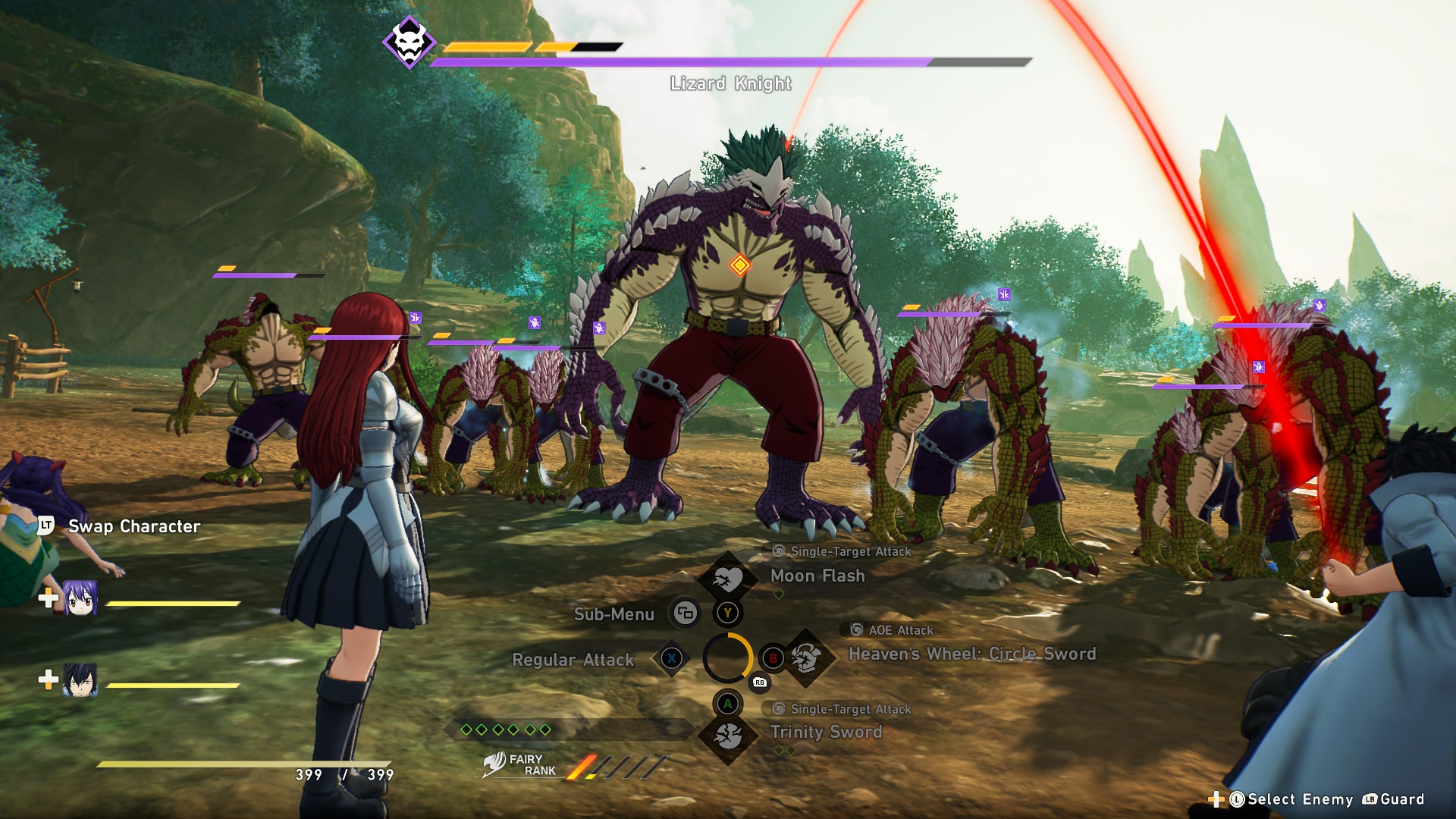Click the Trinity Sword skill icon

[728, 736]
